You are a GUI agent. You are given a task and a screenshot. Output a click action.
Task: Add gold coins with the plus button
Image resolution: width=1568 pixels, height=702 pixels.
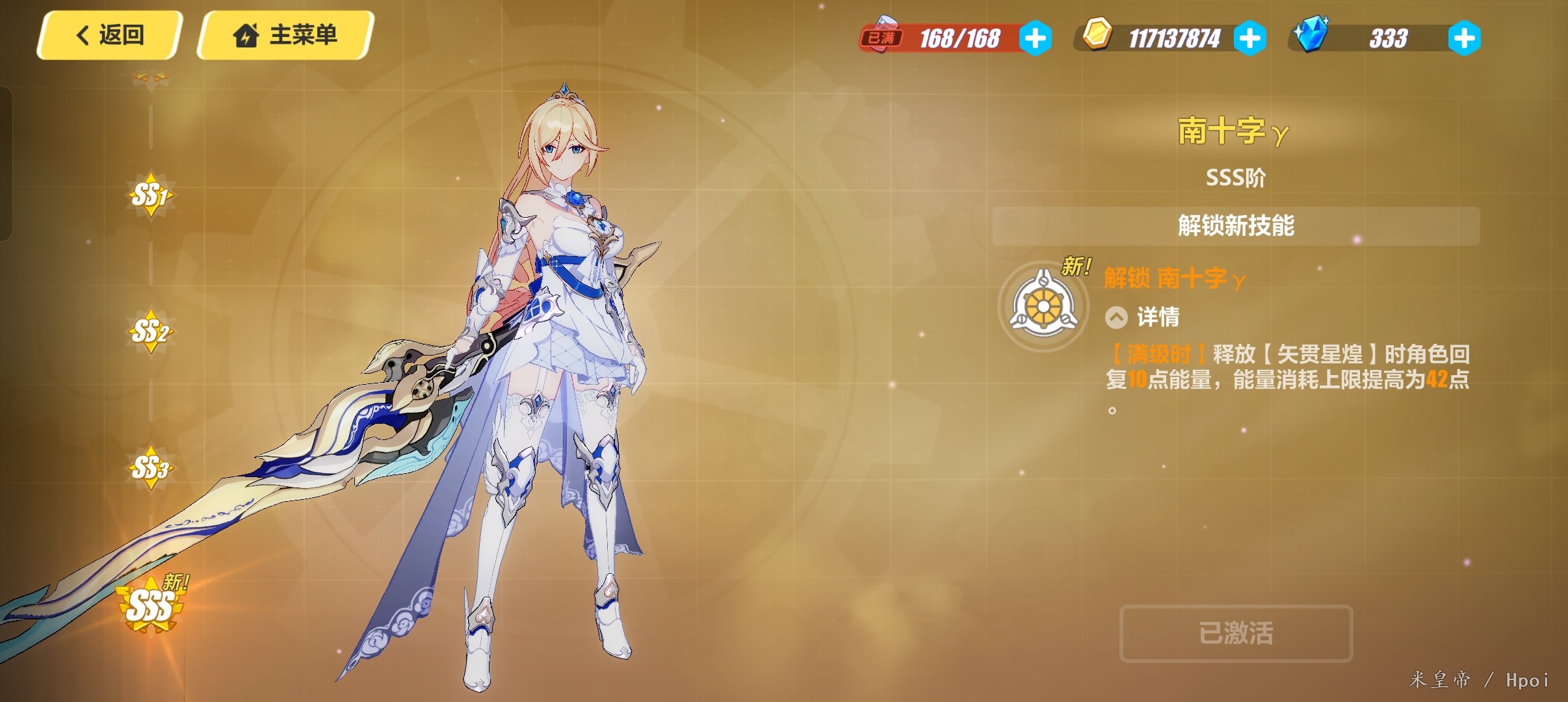[1249, 38]
